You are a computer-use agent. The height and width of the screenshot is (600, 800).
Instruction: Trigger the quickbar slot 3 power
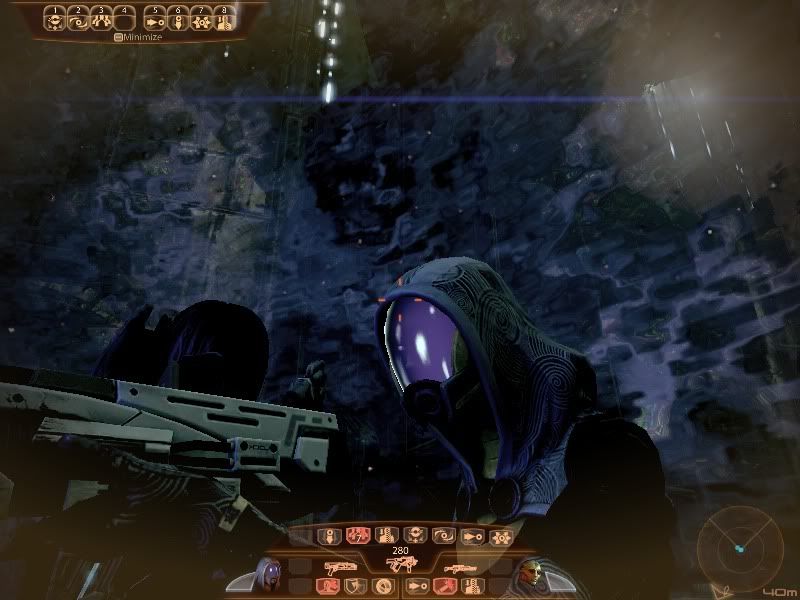tap(99, 18)
